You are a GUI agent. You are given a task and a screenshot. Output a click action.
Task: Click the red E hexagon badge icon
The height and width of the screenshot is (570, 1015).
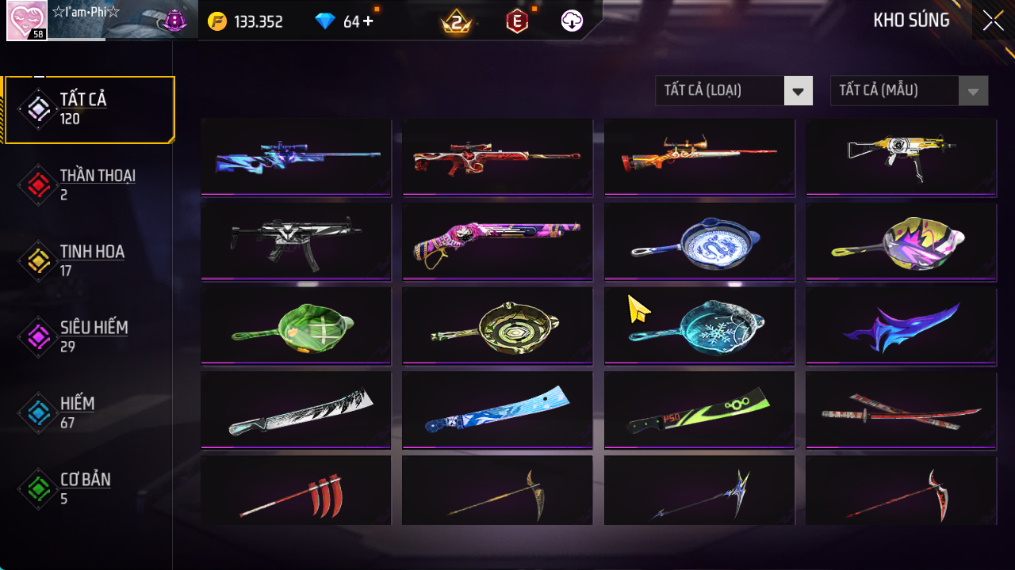coord(517,21)
